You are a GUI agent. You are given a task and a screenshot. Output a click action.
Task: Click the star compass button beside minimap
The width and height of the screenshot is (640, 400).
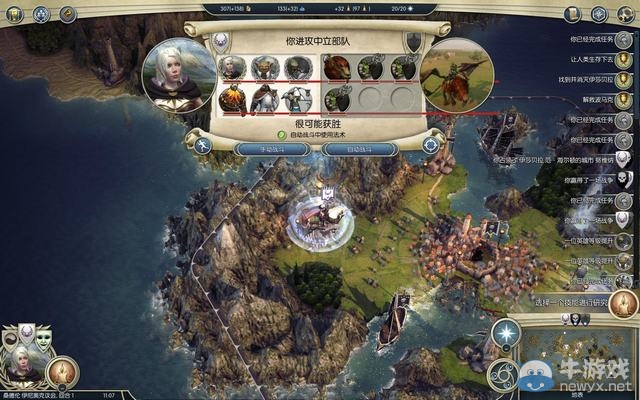[507, 333]
